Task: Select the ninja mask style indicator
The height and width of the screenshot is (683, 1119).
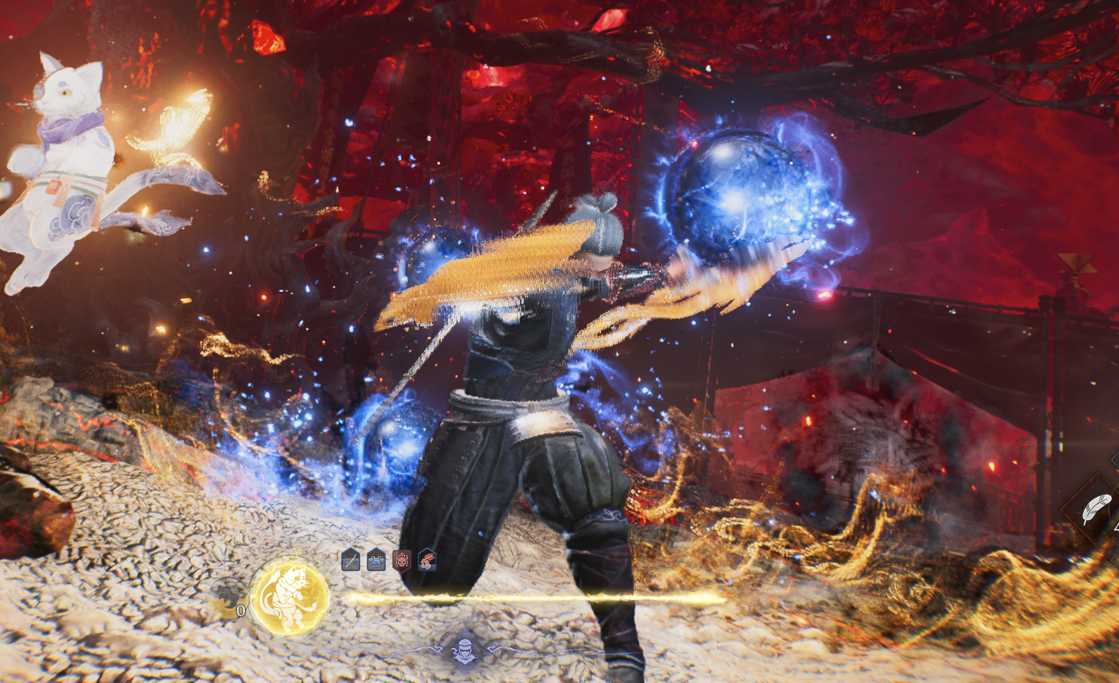Action: (x=464, y=651)
